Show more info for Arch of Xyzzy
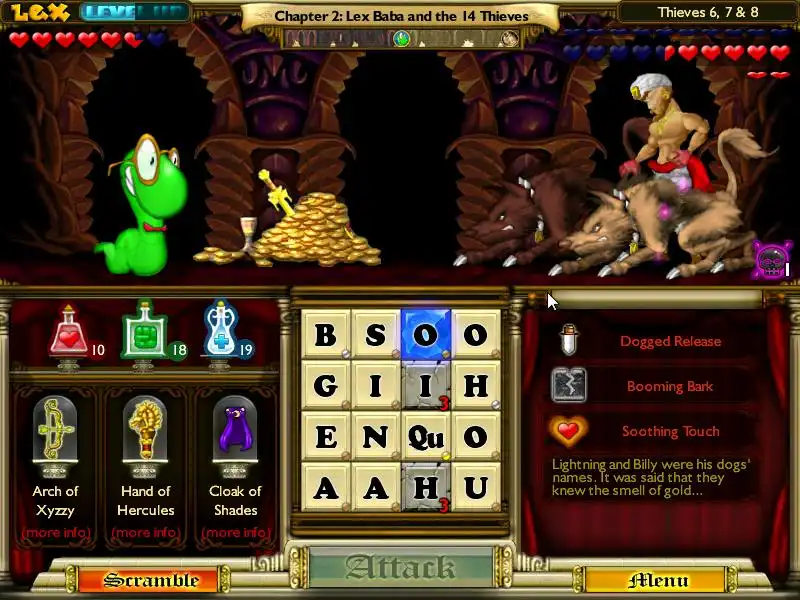This screenshot has height=600, width=800. click(55, 532)
